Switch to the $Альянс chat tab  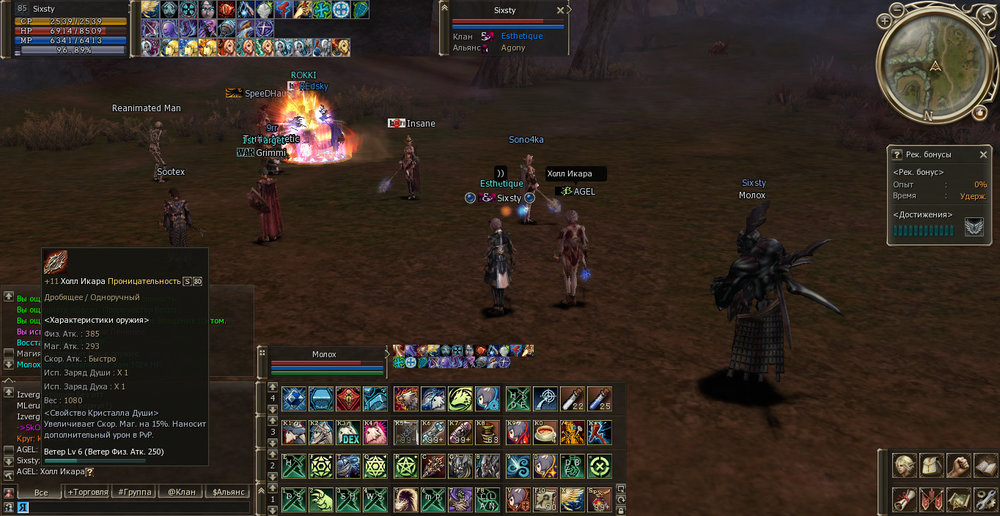[229, 492]
